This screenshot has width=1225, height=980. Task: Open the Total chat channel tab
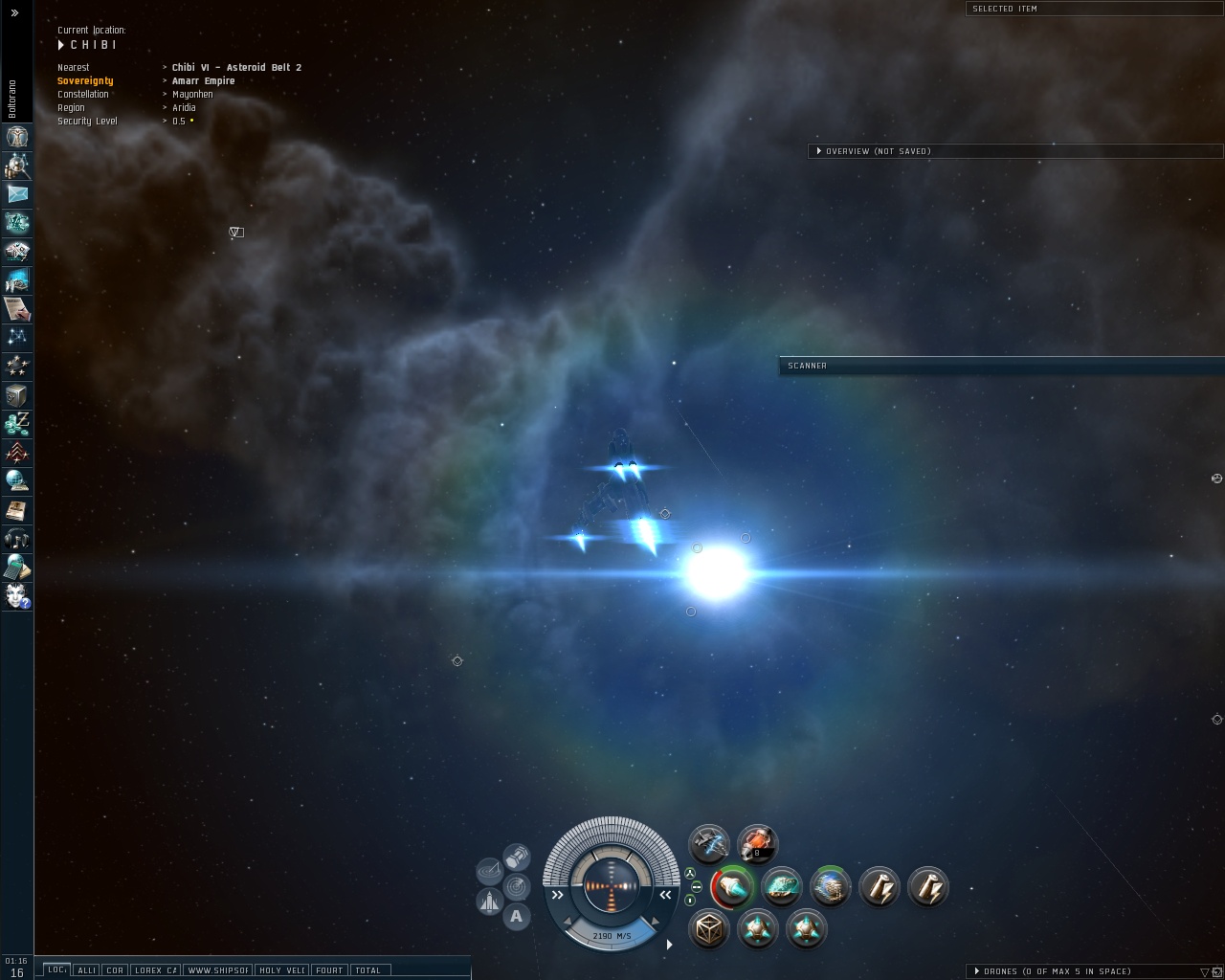pyautogui.click(x=368, y=970)
